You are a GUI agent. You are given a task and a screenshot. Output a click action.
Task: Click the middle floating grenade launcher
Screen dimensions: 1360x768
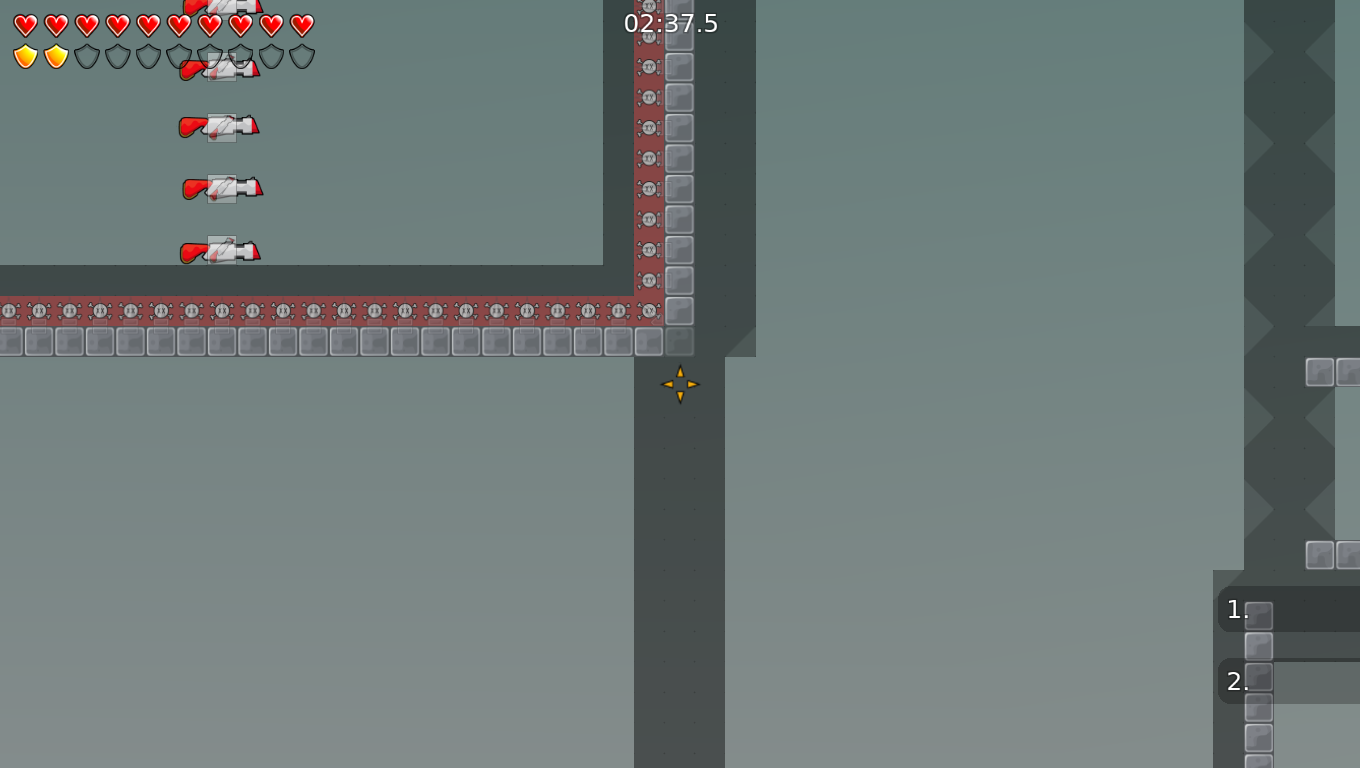pos(220,189)
